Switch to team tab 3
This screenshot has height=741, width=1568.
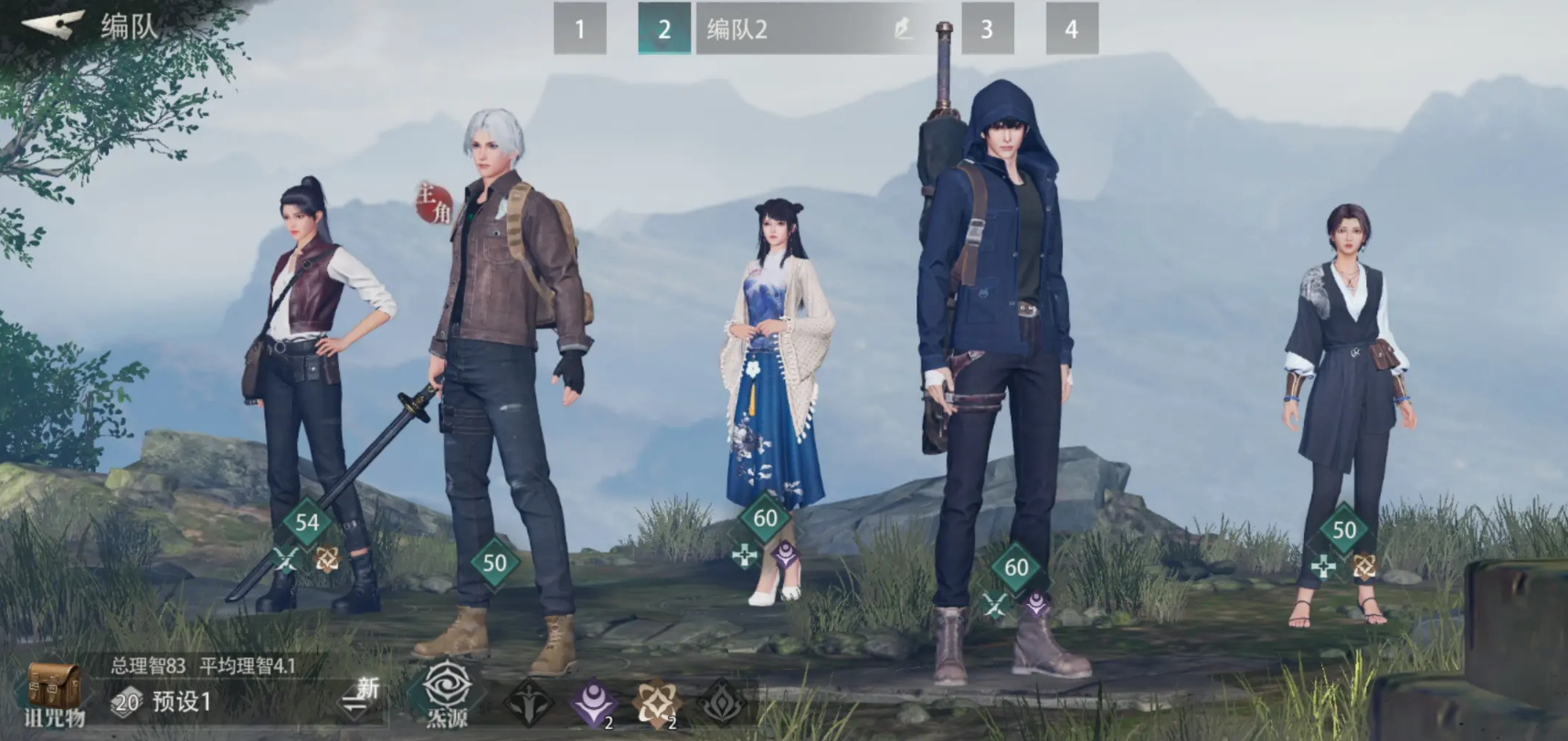987,29
